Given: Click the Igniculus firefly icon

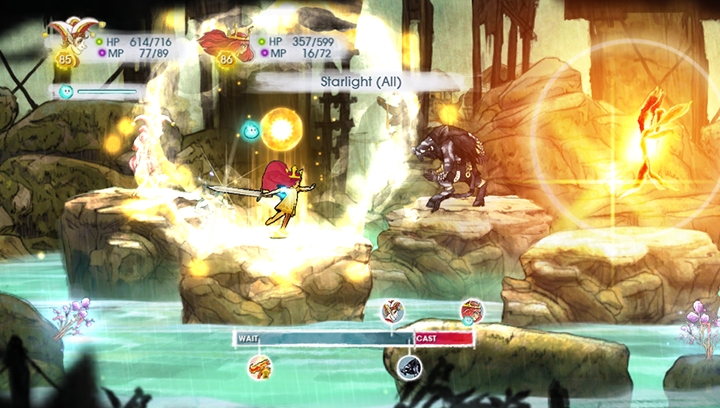Looking at the screenshot, I should (66, 92).
